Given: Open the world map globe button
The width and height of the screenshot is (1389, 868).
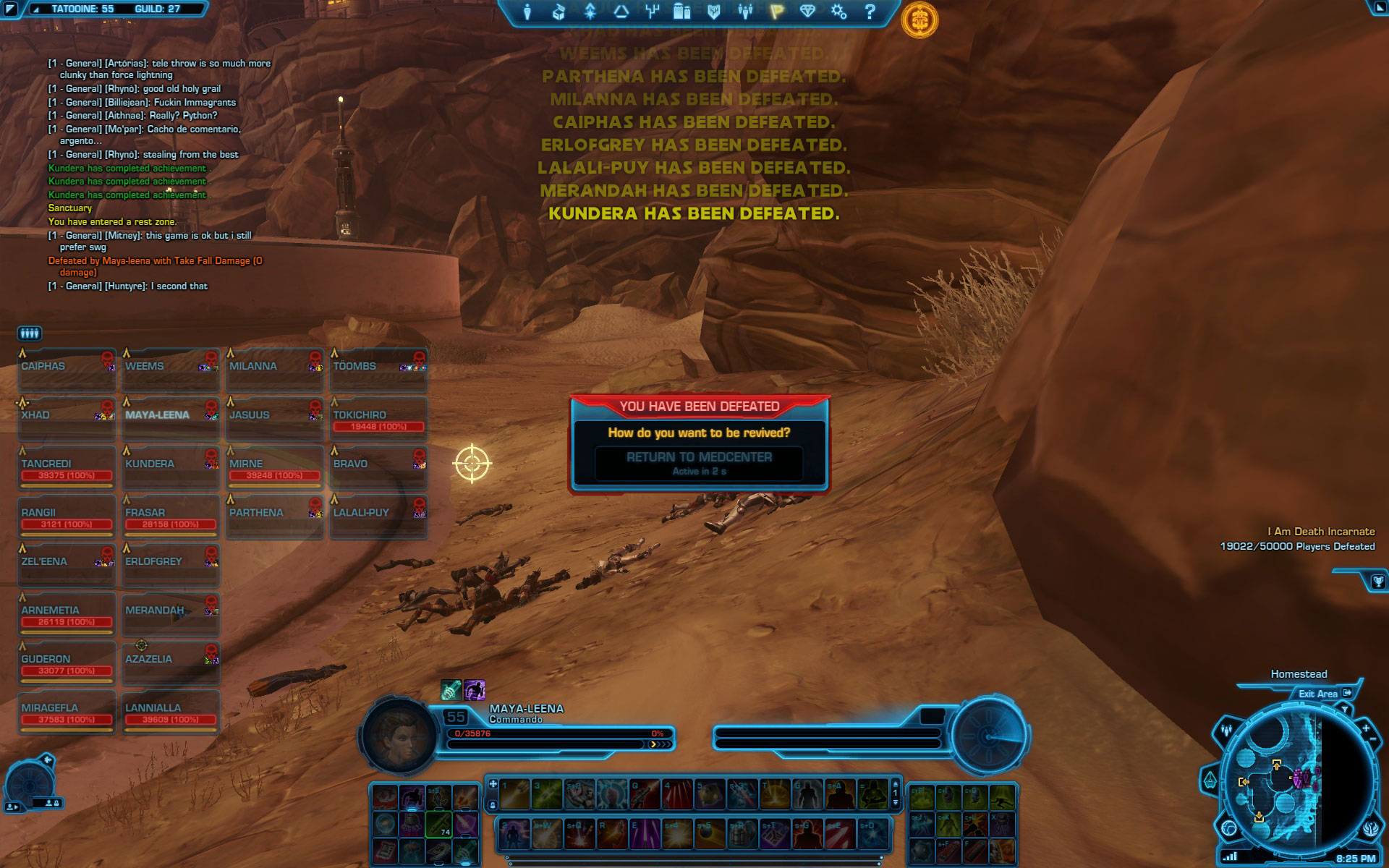Looking at the screenshot, I should click(1230, 827).
